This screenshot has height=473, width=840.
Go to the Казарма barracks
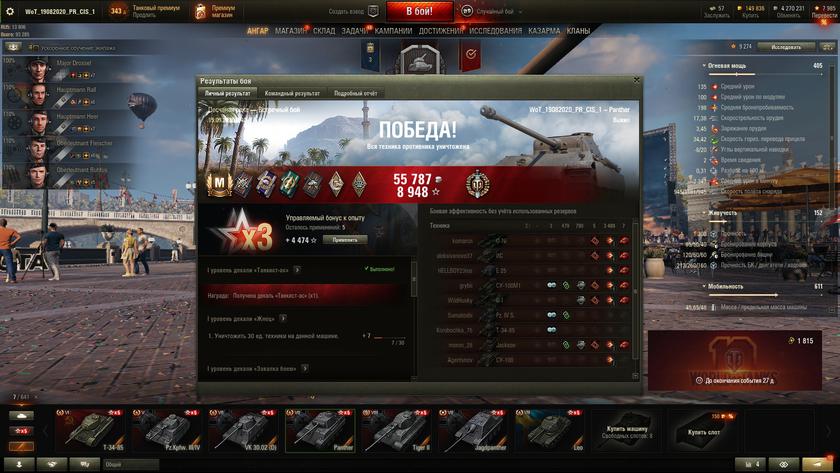pyautogui.click(x=544, y=31)
